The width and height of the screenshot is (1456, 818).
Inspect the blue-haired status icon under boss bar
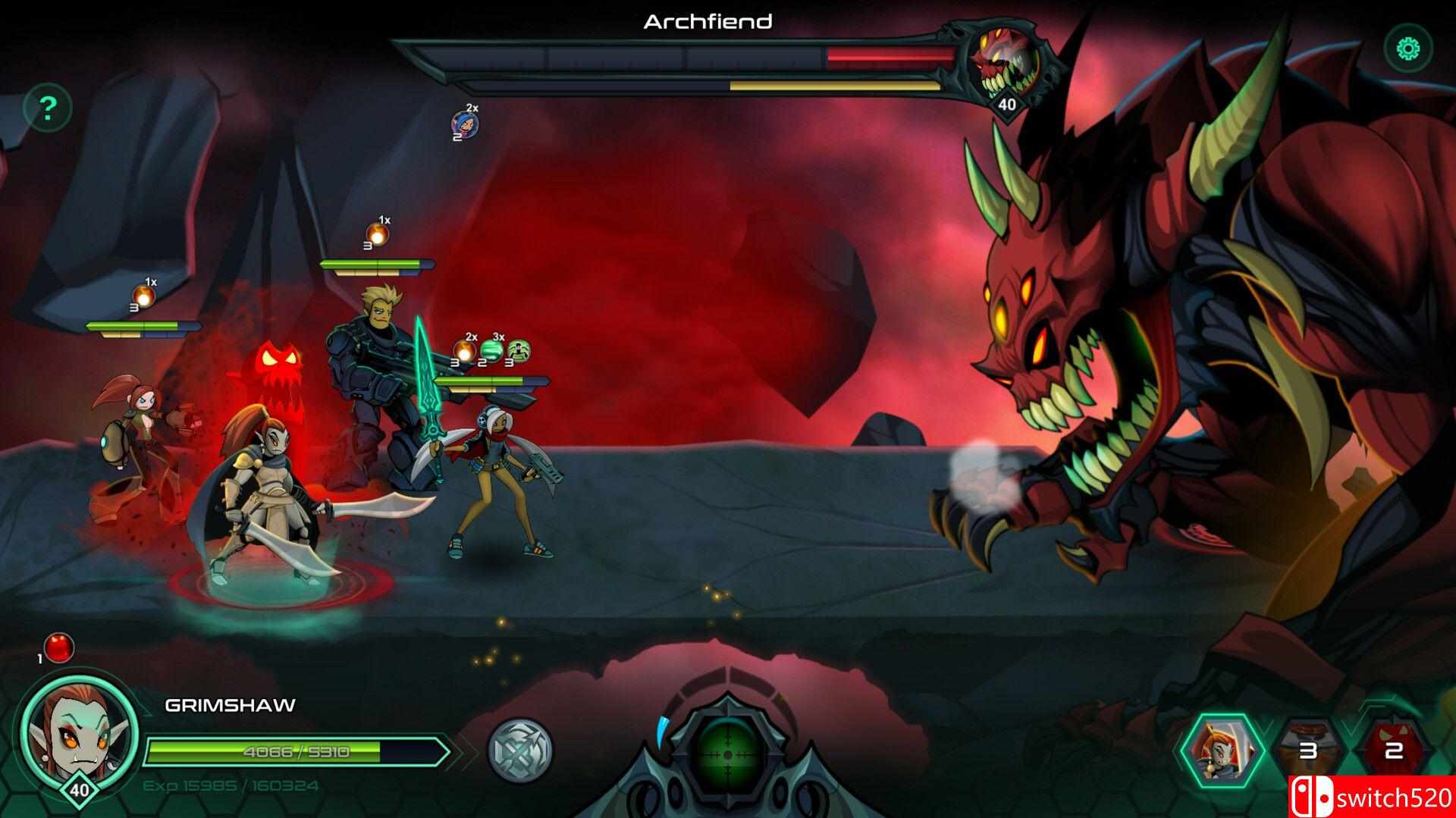tap(465, 124)
